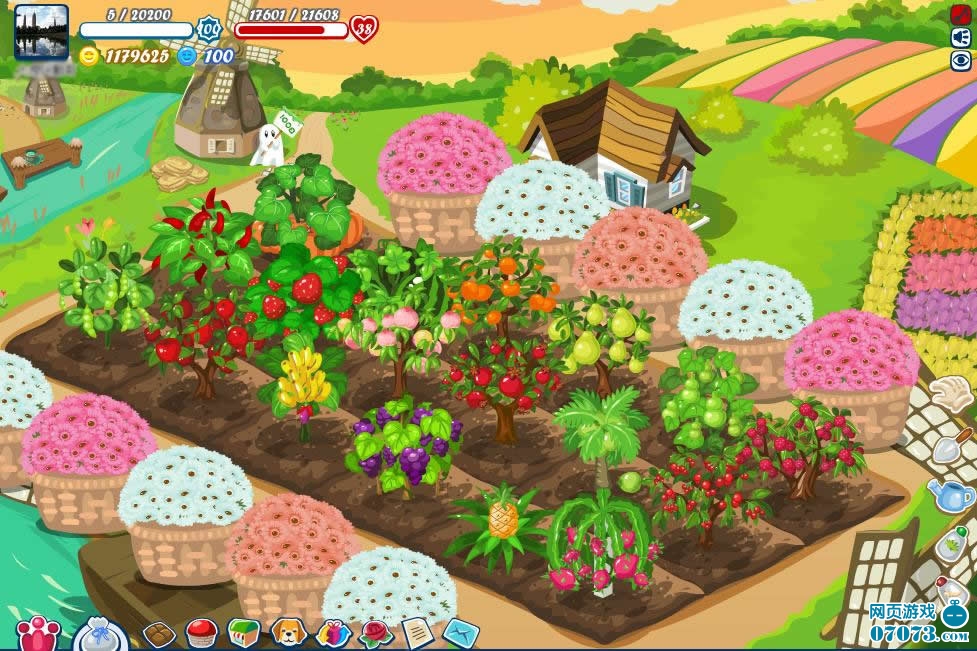Select the shovel trowel tool
This screenshot has height=651, width=977.
tap(952, 444)
